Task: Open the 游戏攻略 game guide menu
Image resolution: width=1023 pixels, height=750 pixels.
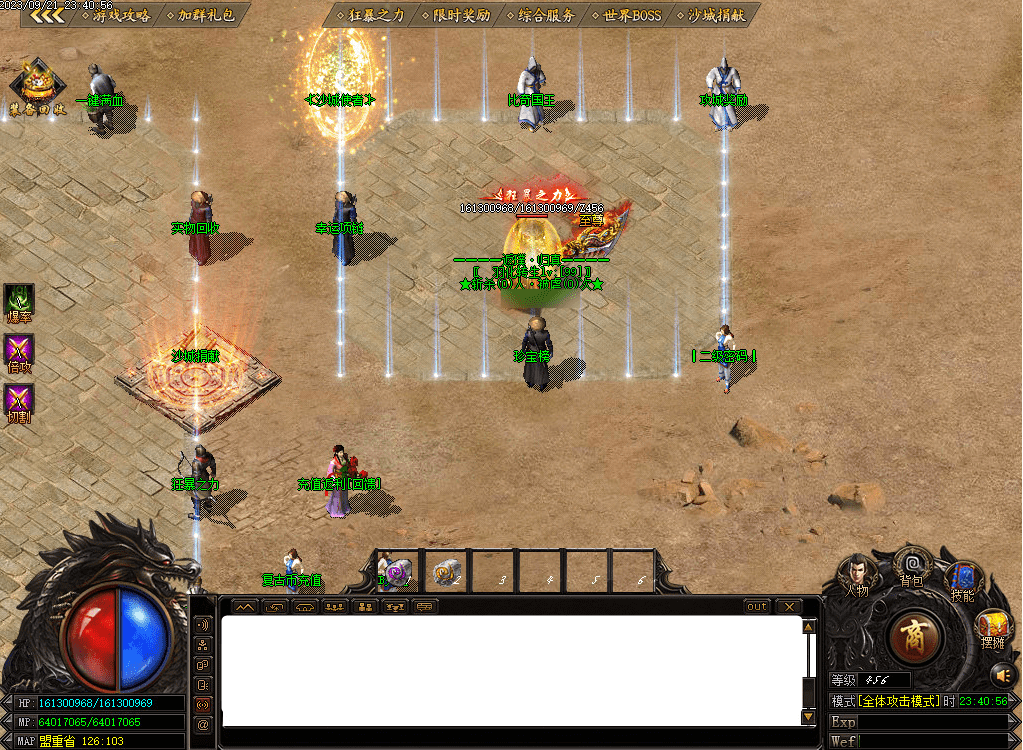Action: (118, 16)
